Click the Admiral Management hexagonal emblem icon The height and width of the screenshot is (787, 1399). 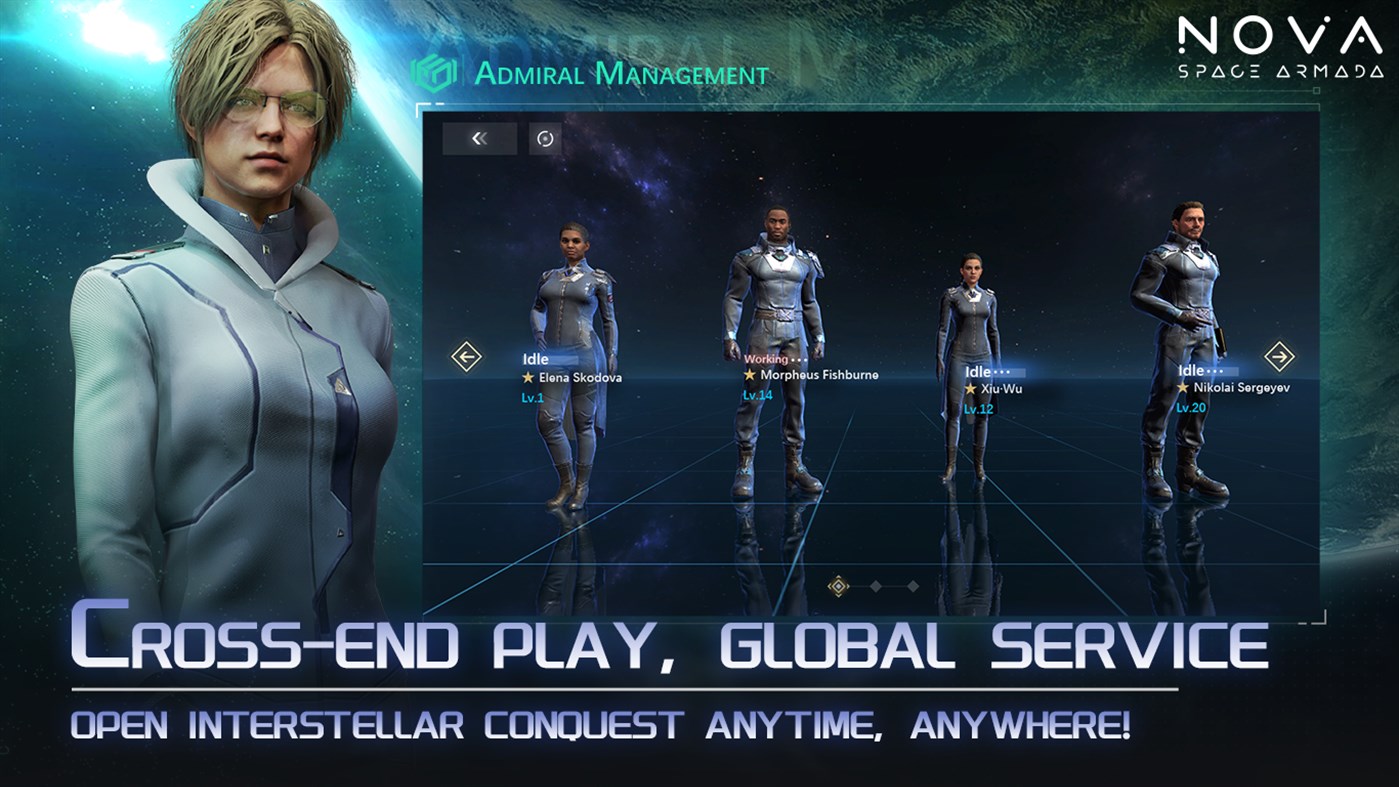435,72
